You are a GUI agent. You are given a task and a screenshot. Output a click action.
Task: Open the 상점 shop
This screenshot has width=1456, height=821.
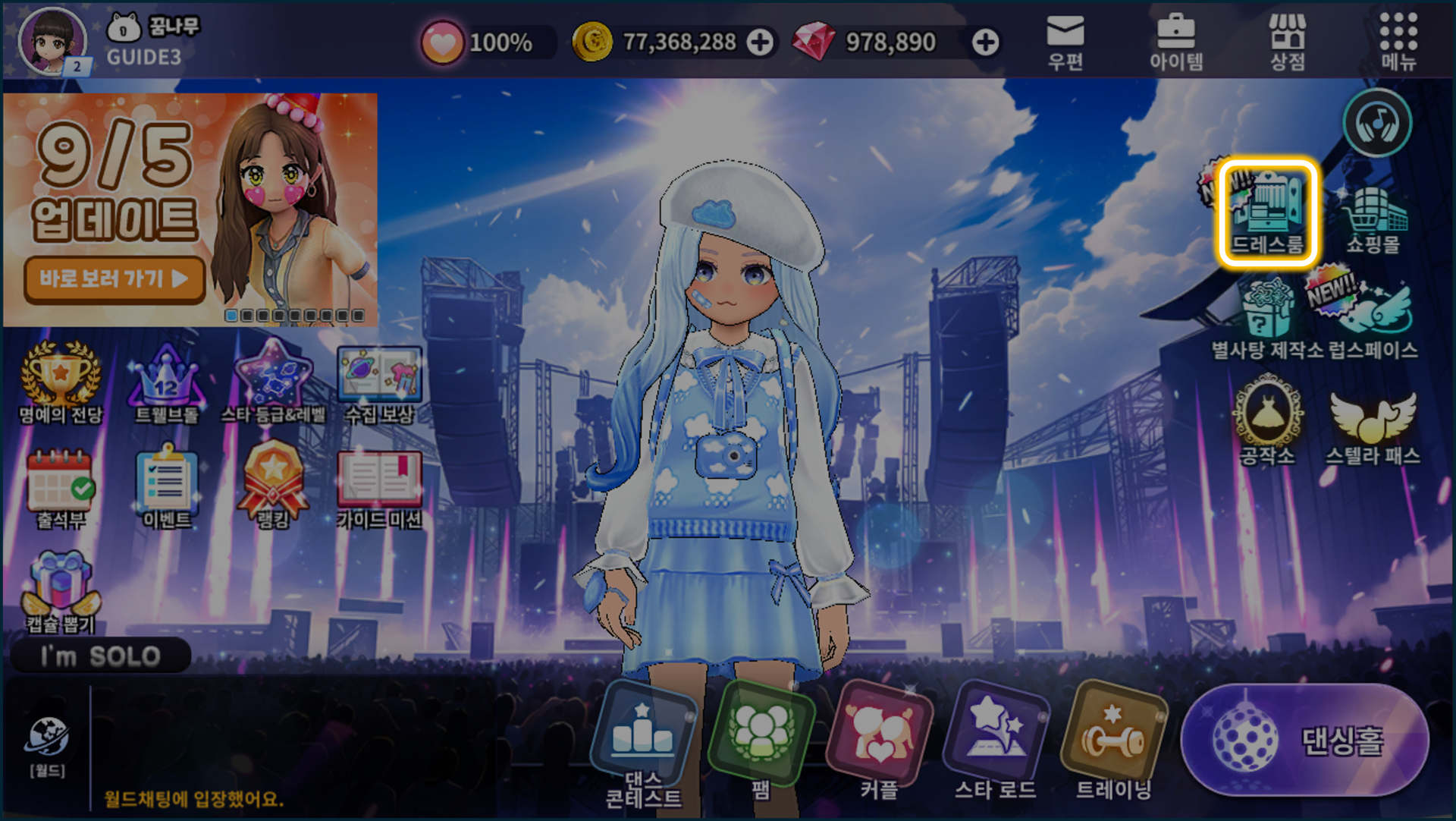coord(1288,42)
